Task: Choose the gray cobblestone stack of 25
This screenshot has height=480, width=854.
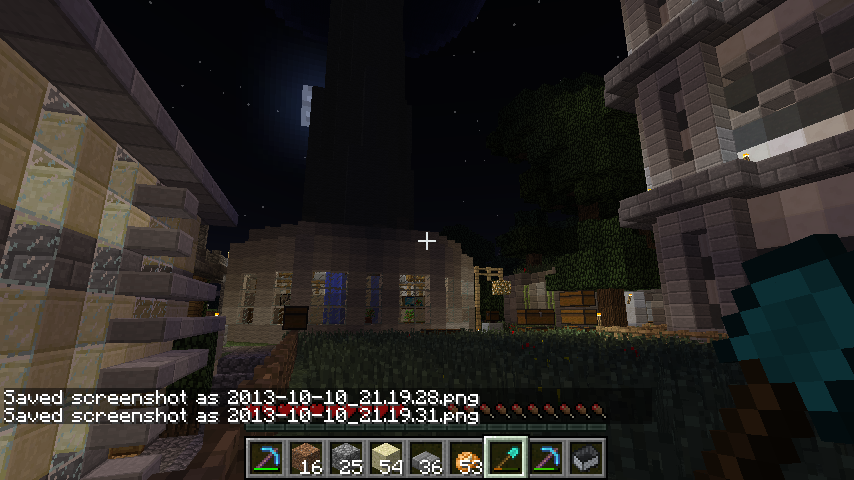Action: tap(346, 457)
